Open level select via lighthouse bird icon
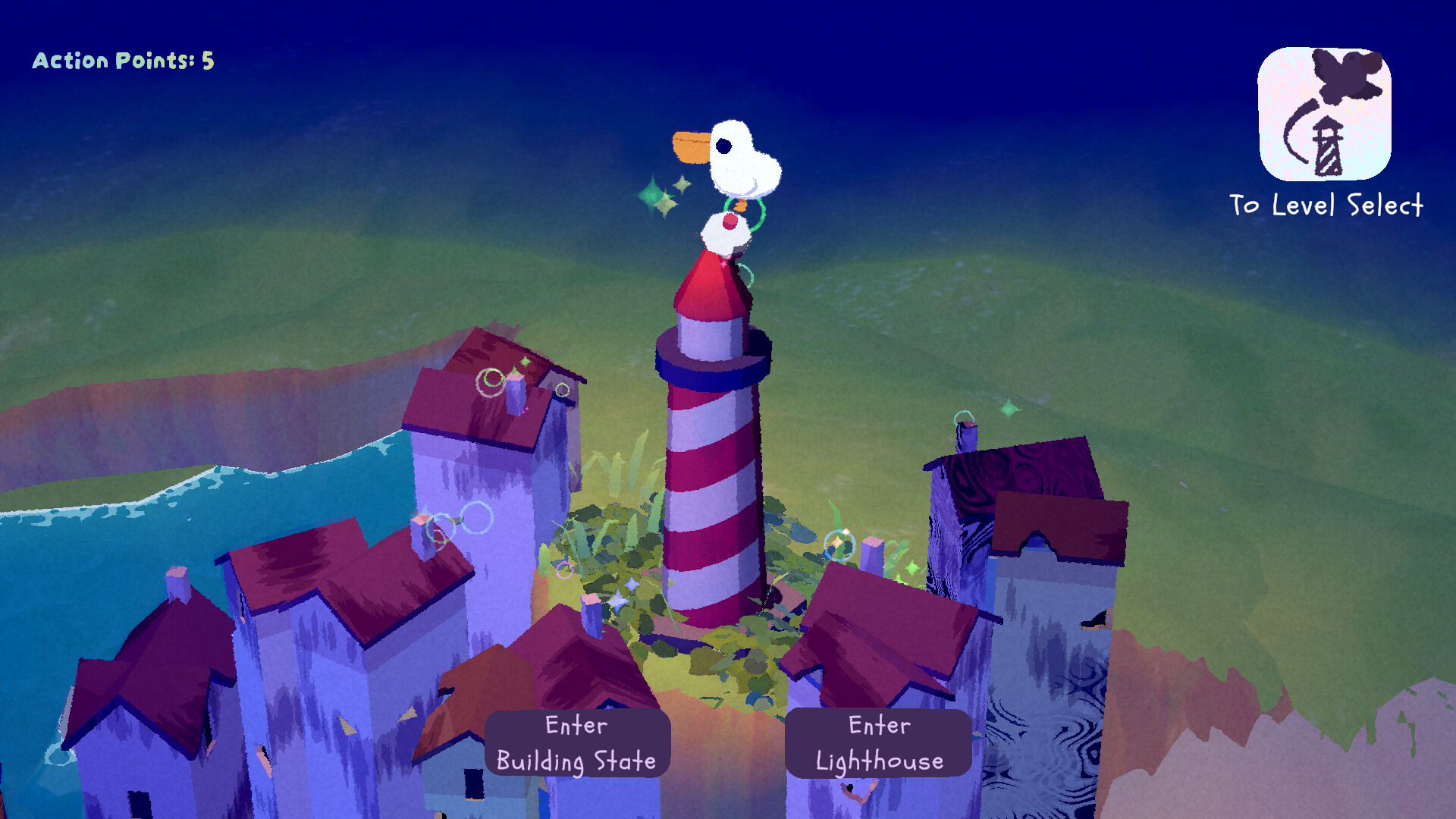 click(x=1324, y=114)
